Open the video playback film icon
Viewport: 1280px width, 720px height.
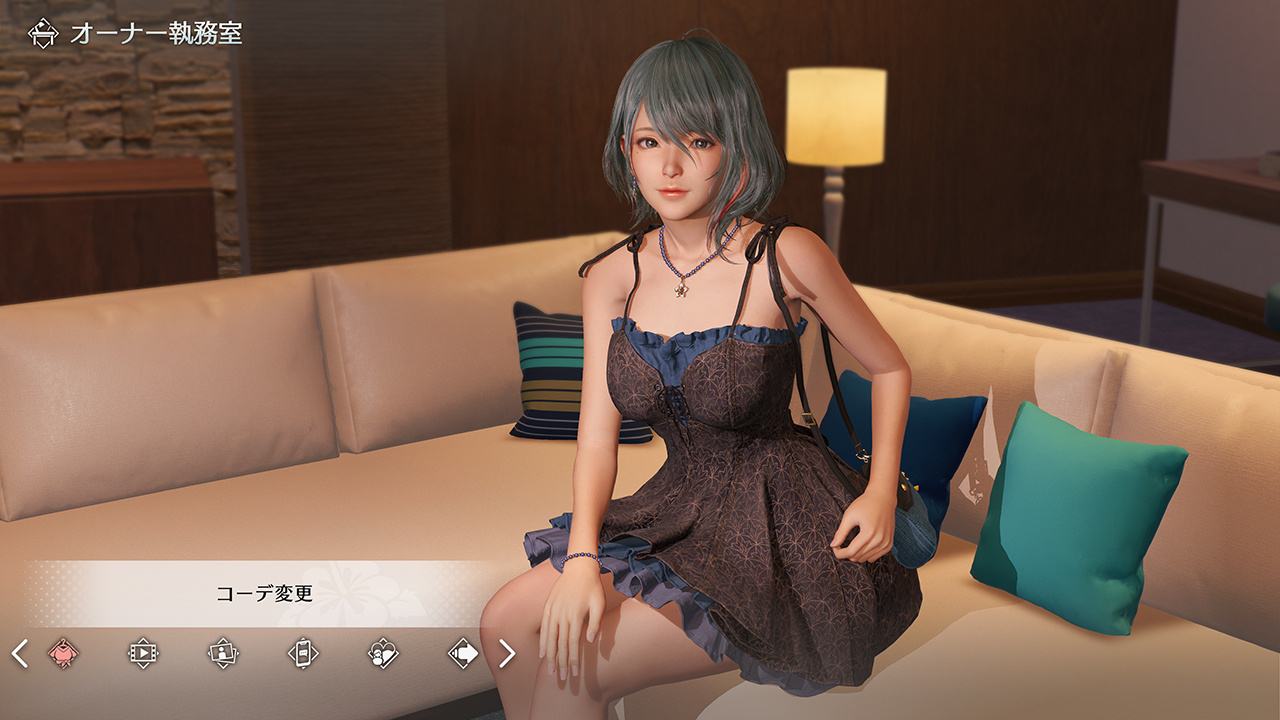143,654
